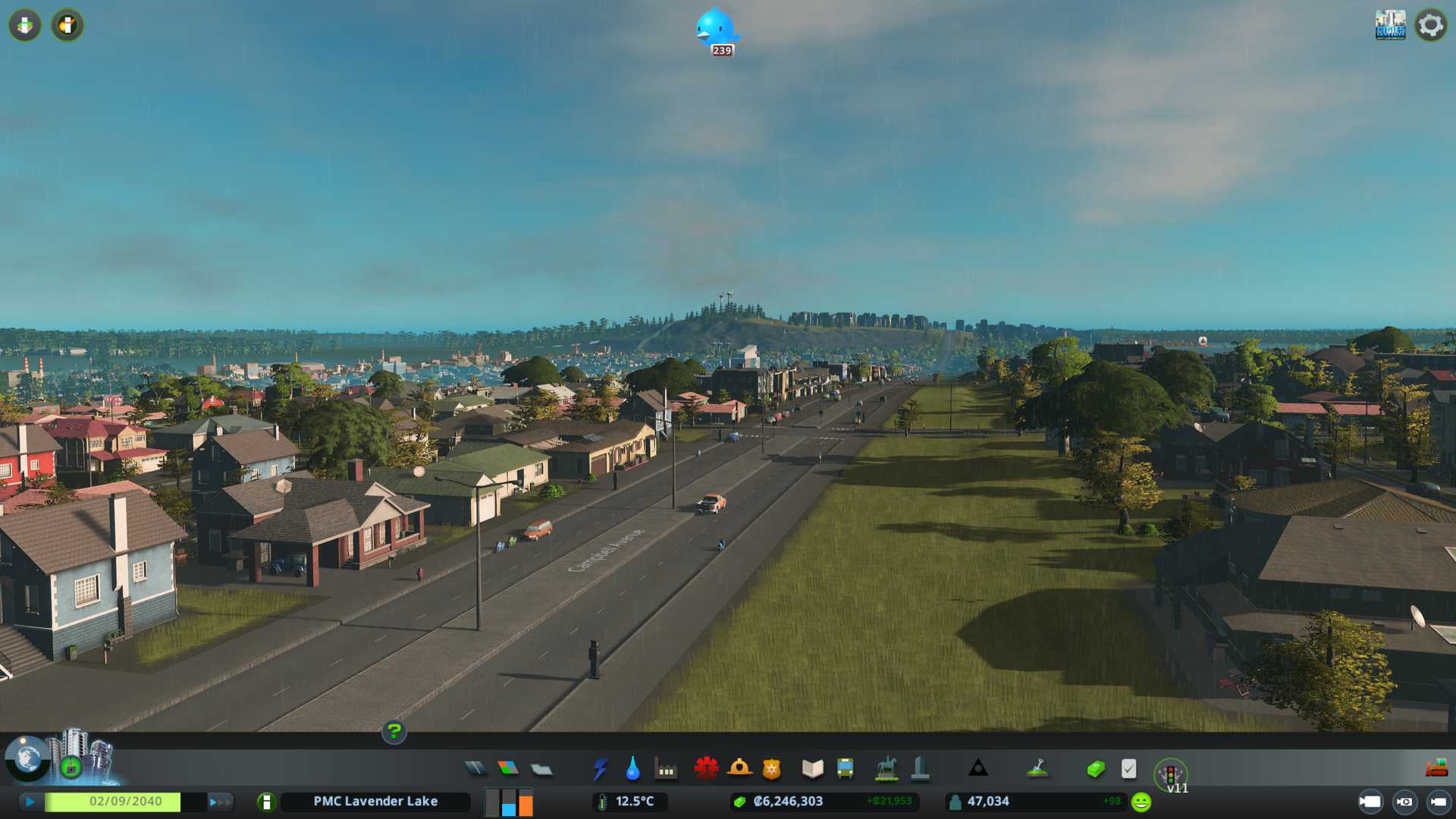Image resolution: width=1456 pixels, height=819 pixels.
Task: Open the Fire Department menu
Action: [x=739, y=769]
